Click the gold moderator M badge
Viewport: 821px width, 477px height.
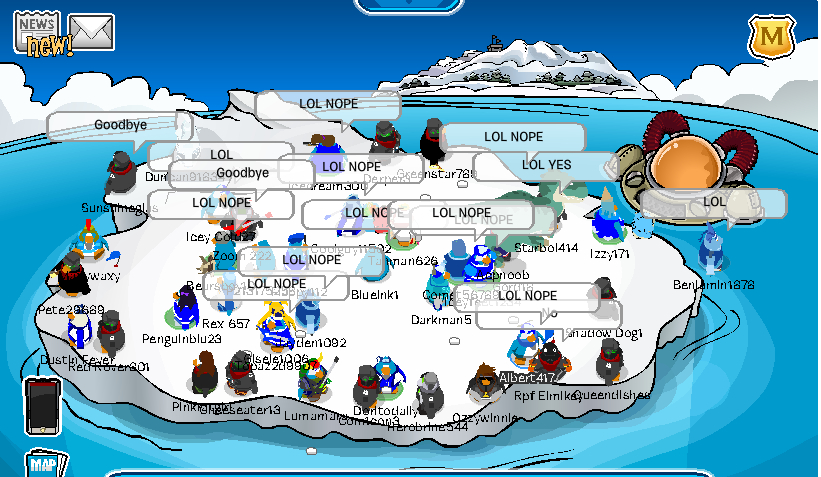click(x=771, y=38)
